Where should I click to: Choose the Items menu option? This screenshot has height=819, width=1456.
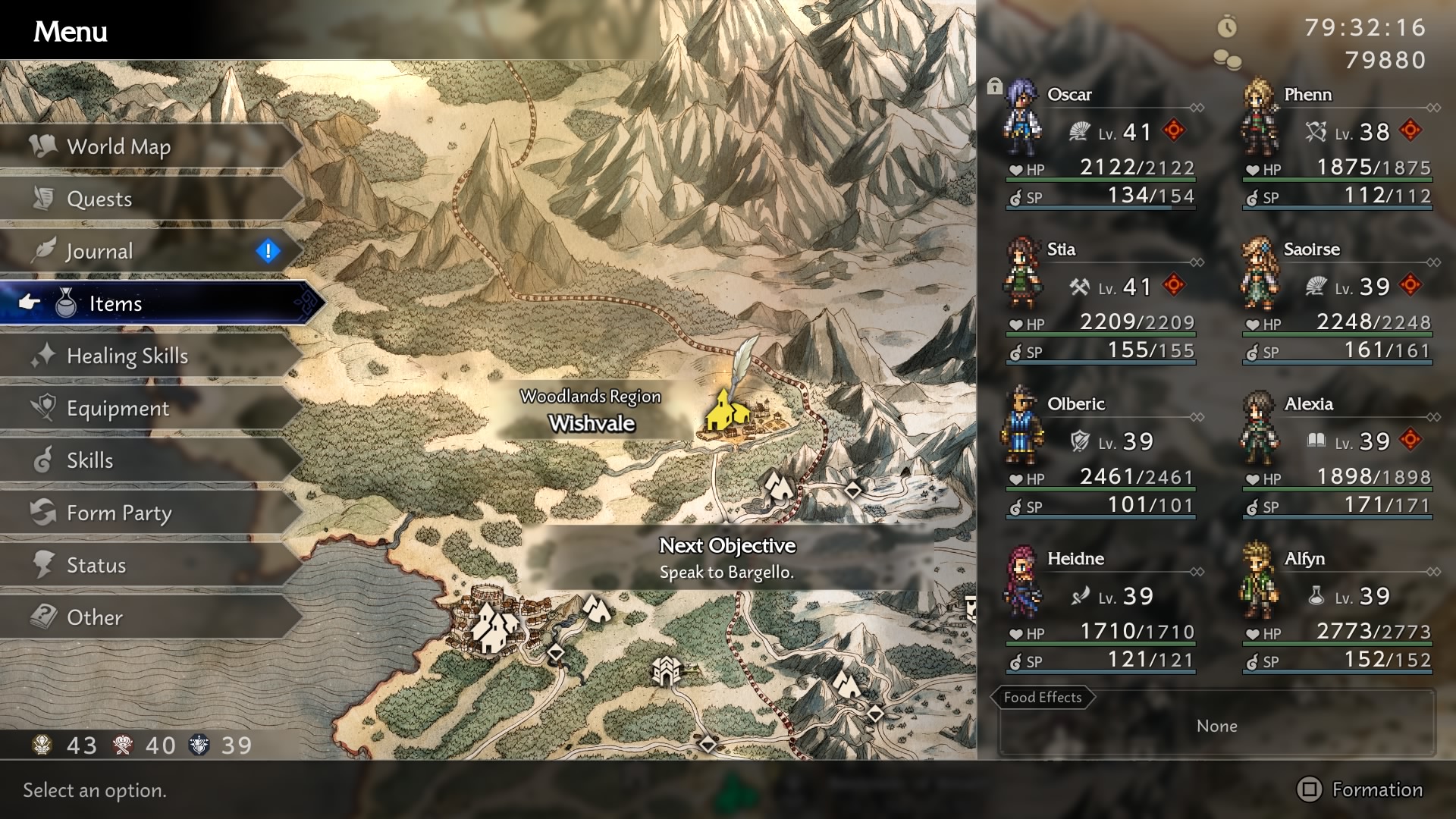point(115,303)
